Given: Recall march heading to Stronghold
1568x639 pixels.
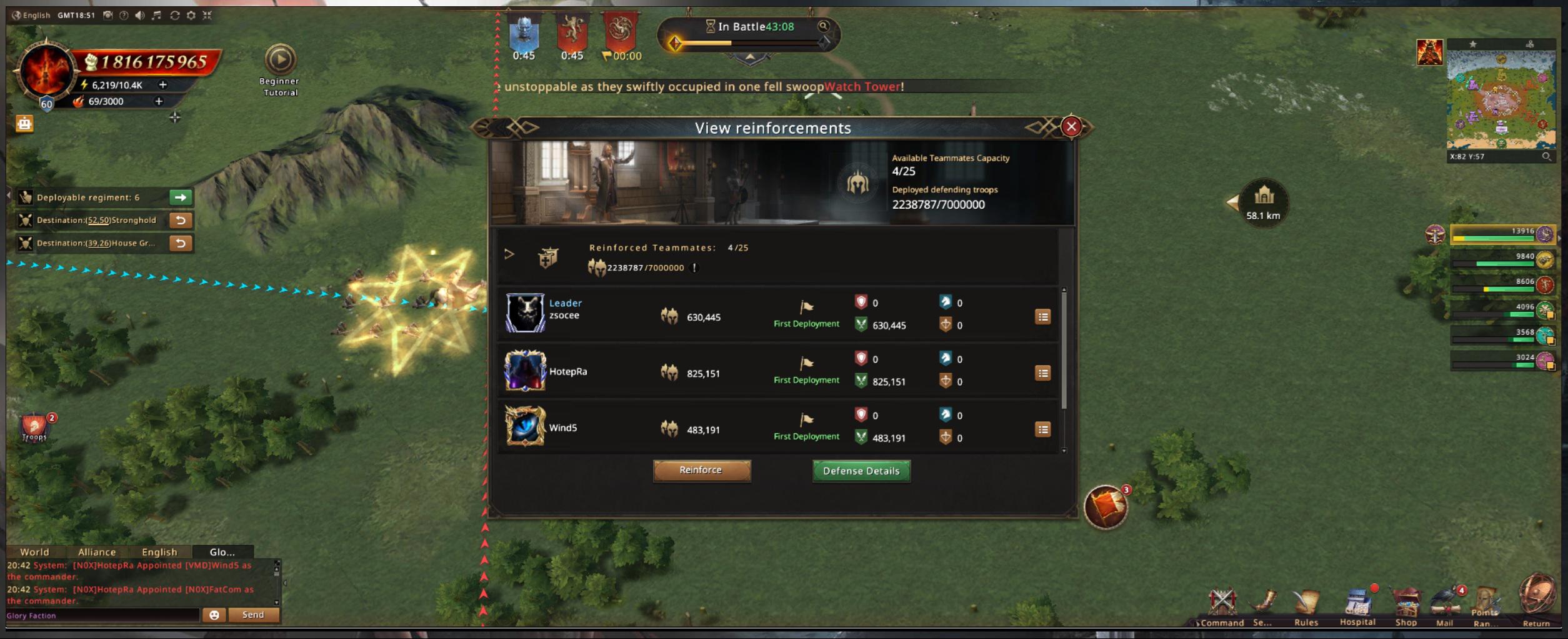Looking at the screenshot, I should point(181,220).
